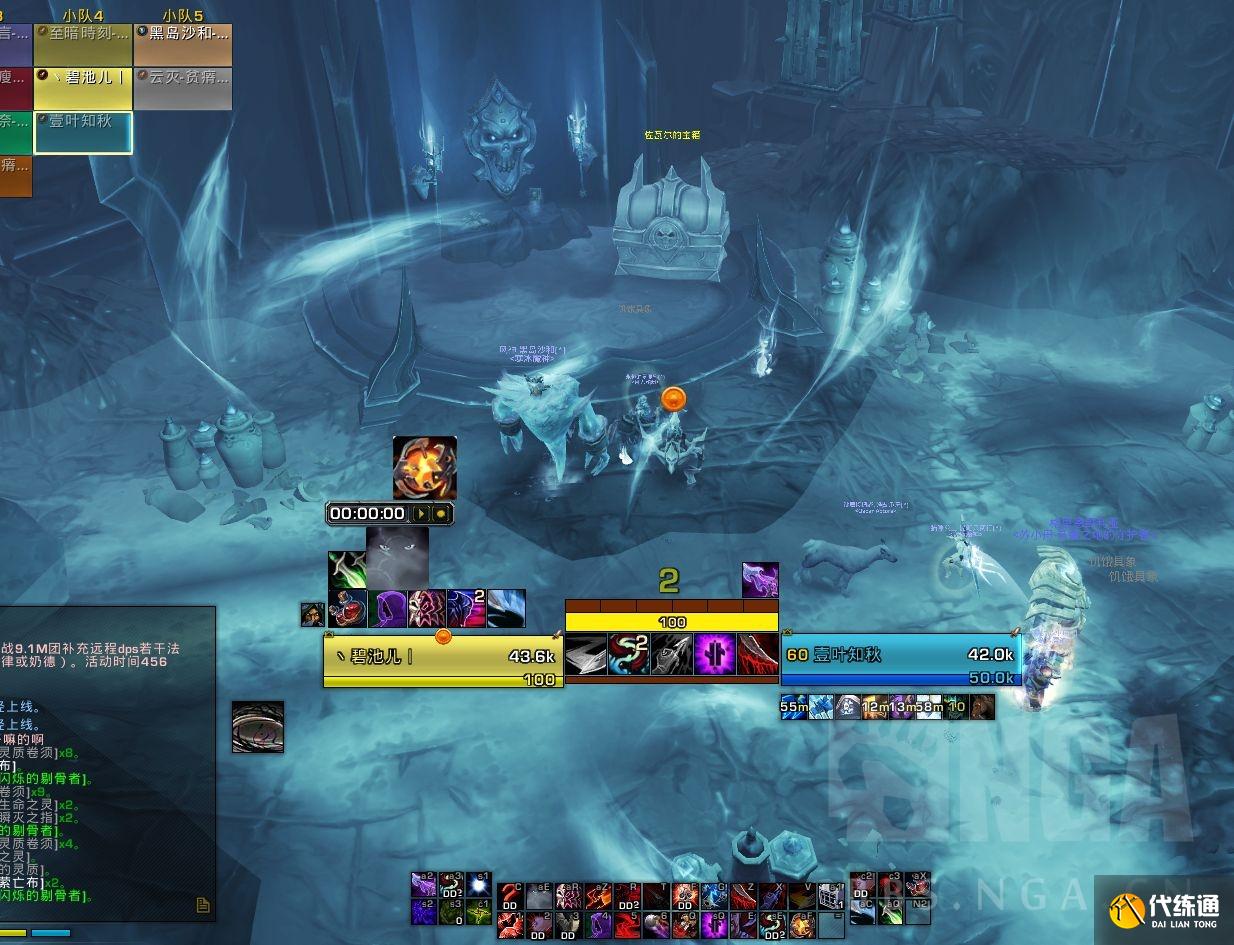Screen dimensions: 1234x945
Task: Click the purple hooded figure buff icon
Action: 386,609
